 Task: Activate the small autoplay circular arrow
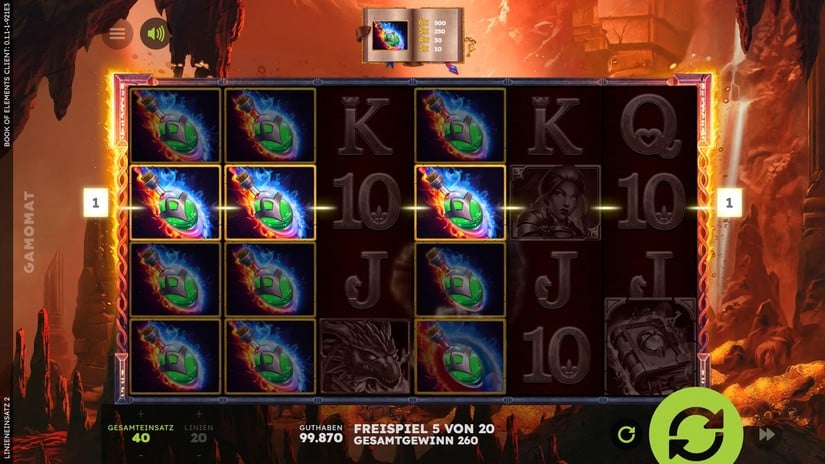click(x=627, y=434)
